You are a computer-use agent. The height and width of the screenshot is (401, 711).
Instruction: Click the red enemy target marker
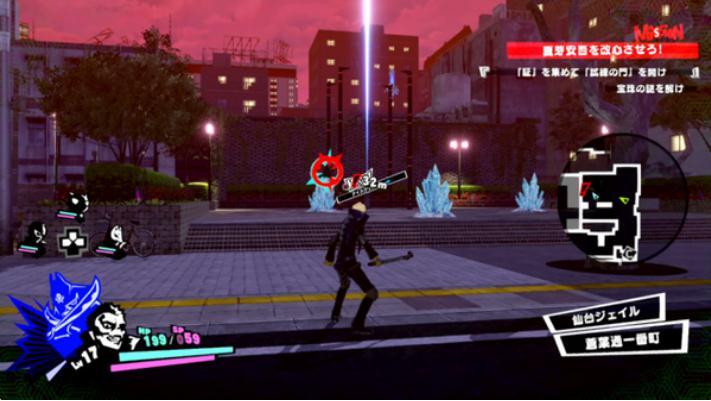[325, 171]
